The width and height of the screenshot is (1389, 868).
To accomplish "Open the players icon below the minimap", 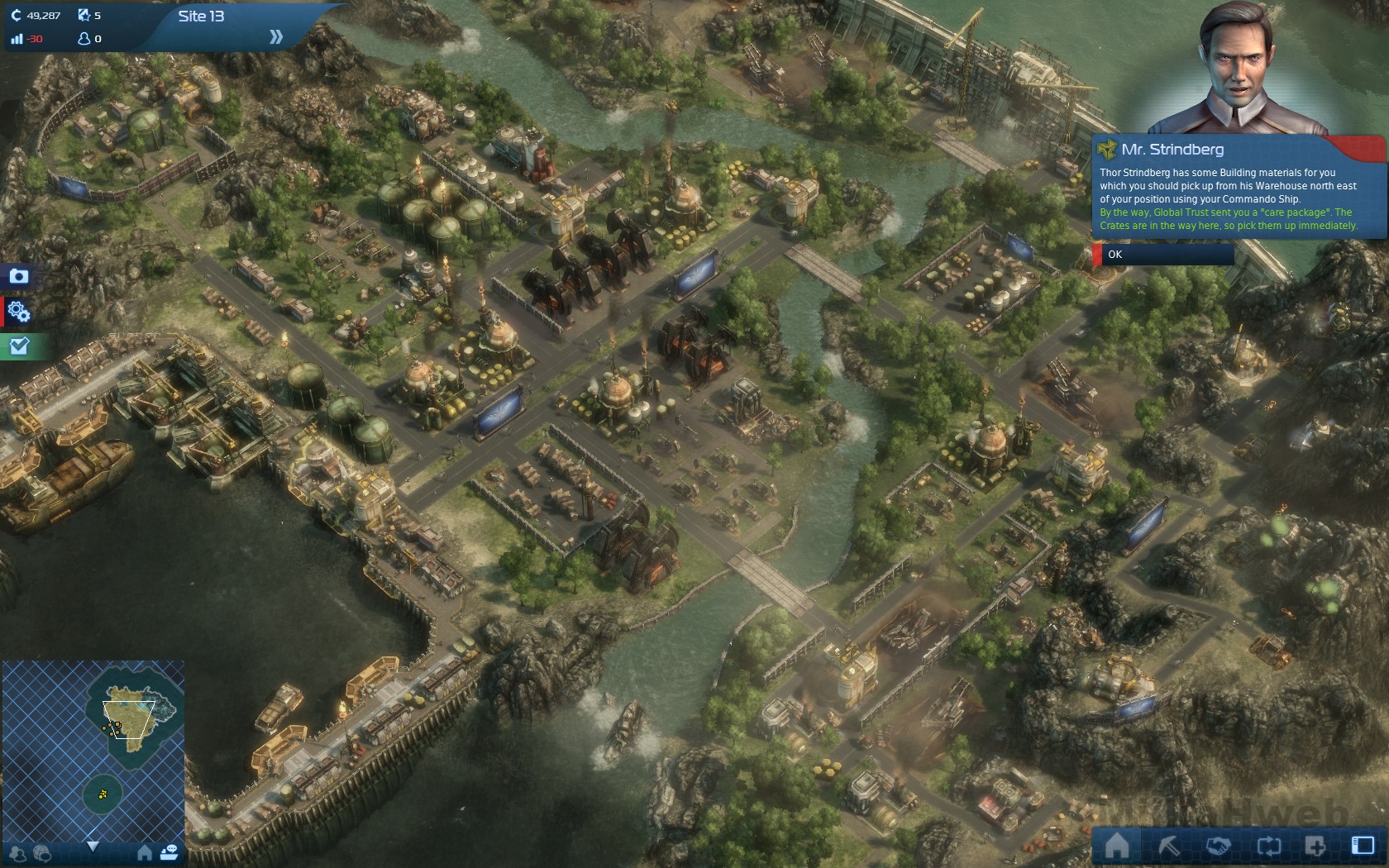I will [x=18, y=853].
